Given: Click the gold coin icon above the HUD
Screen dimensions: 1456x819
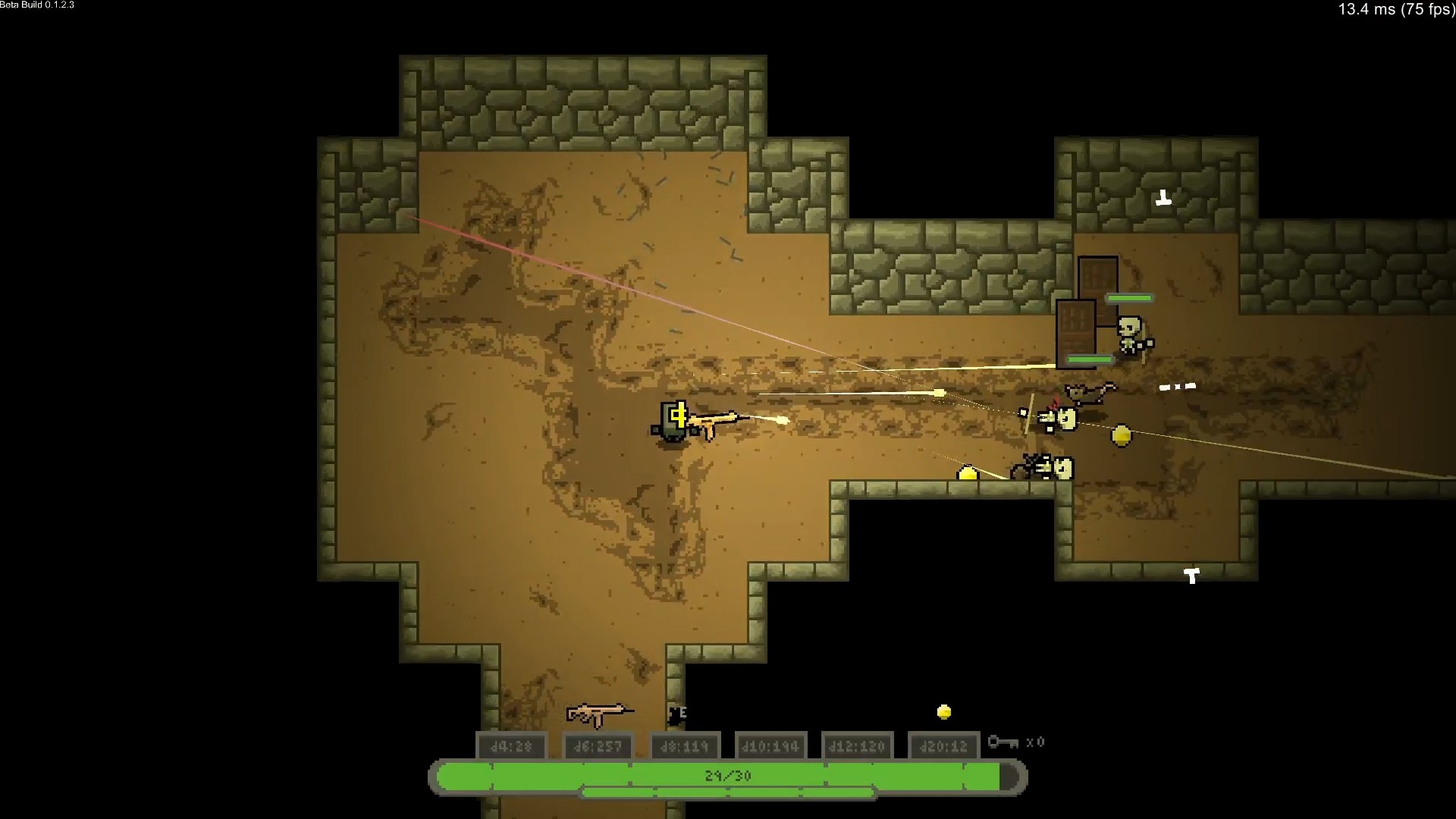Looking at the screenshot, I should [943, 711].
